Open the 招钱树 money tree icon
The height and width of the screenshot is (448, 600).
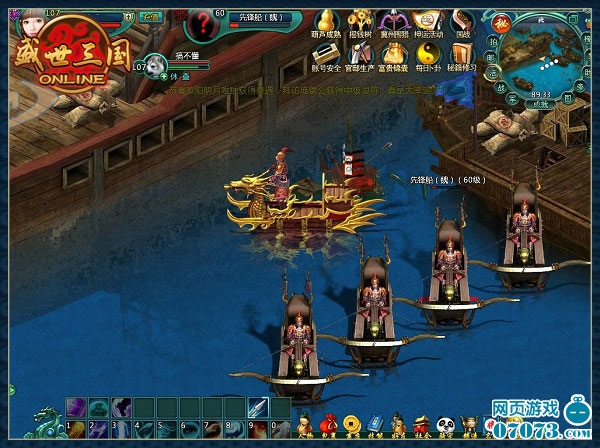[357, 20]
